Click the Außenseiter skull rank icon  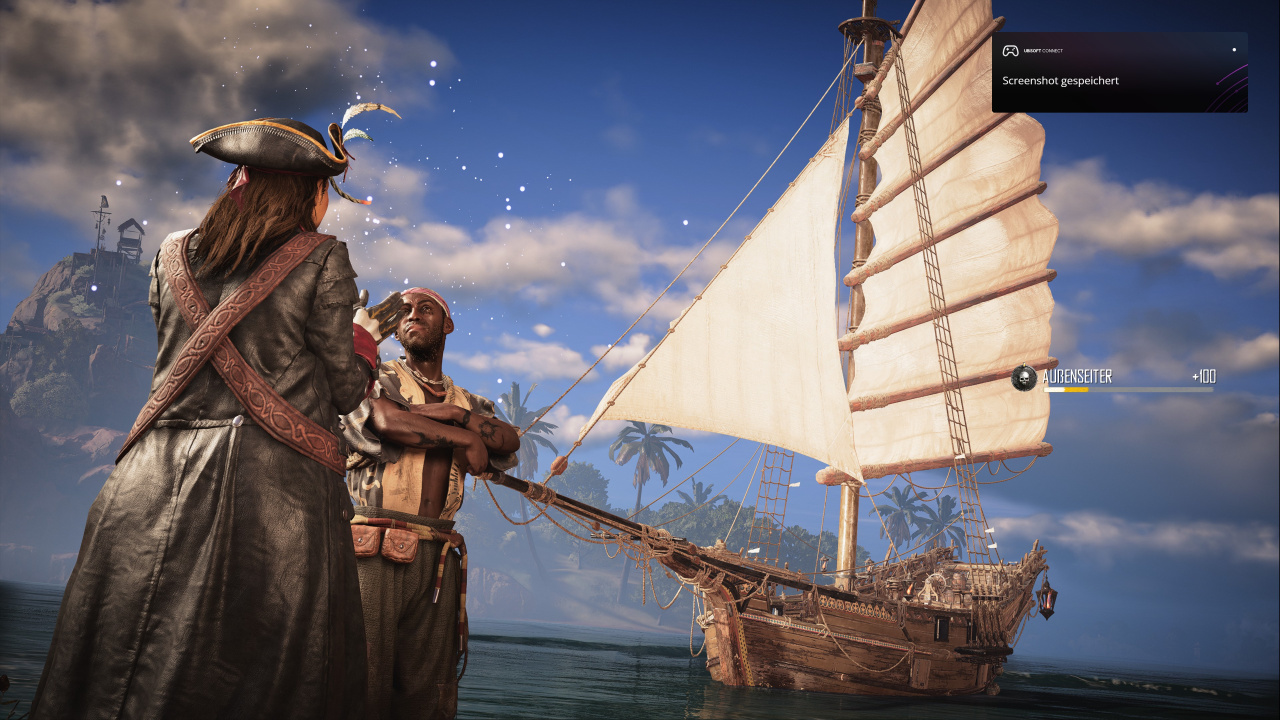pos(1023,378)
